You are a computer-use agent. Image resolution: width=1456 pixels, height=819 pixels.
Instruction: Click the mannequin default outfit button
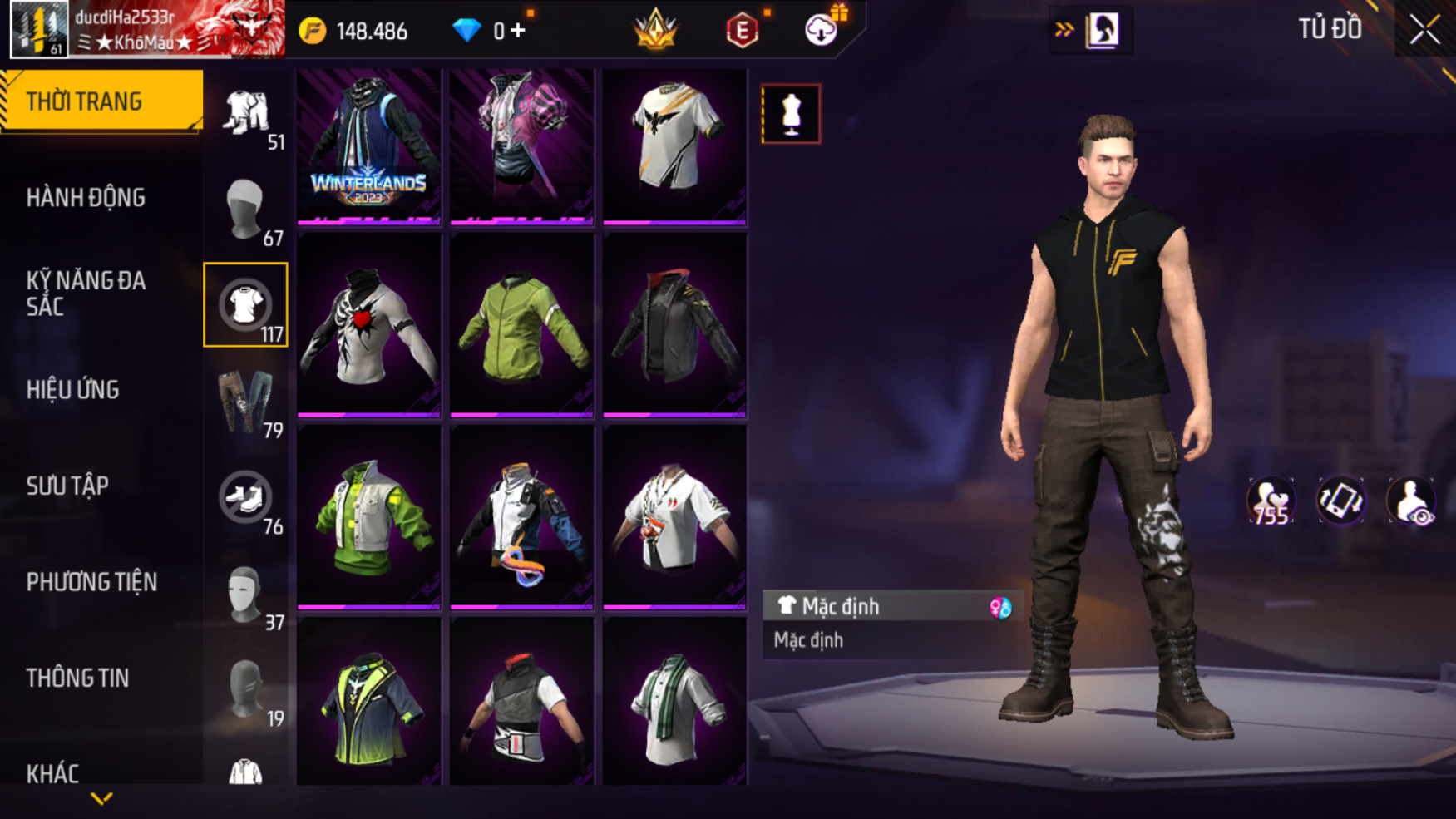coord(791,114)
